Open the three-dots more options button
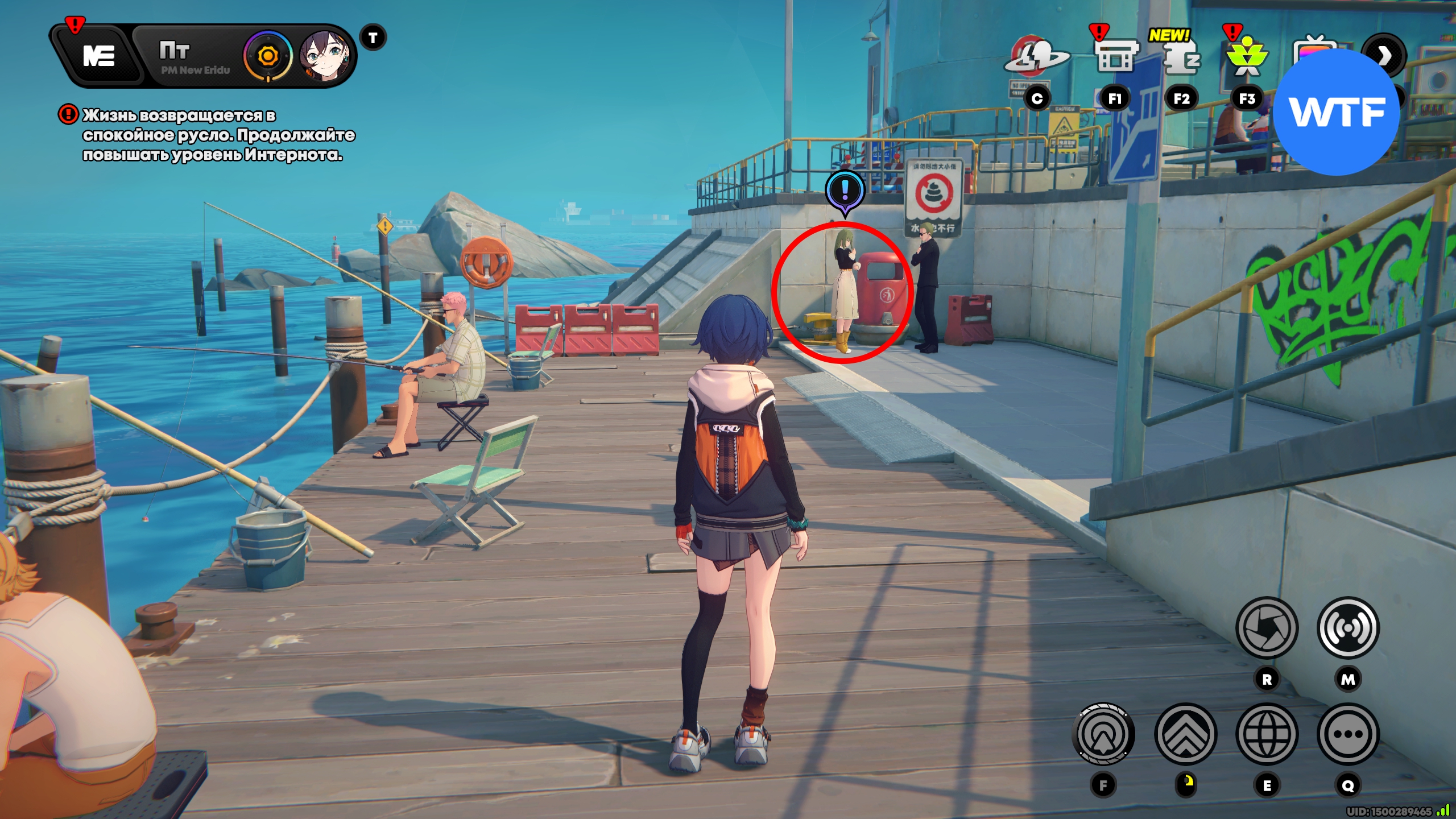Viewport: 1456px width, 819px height. click(1348, 734)
